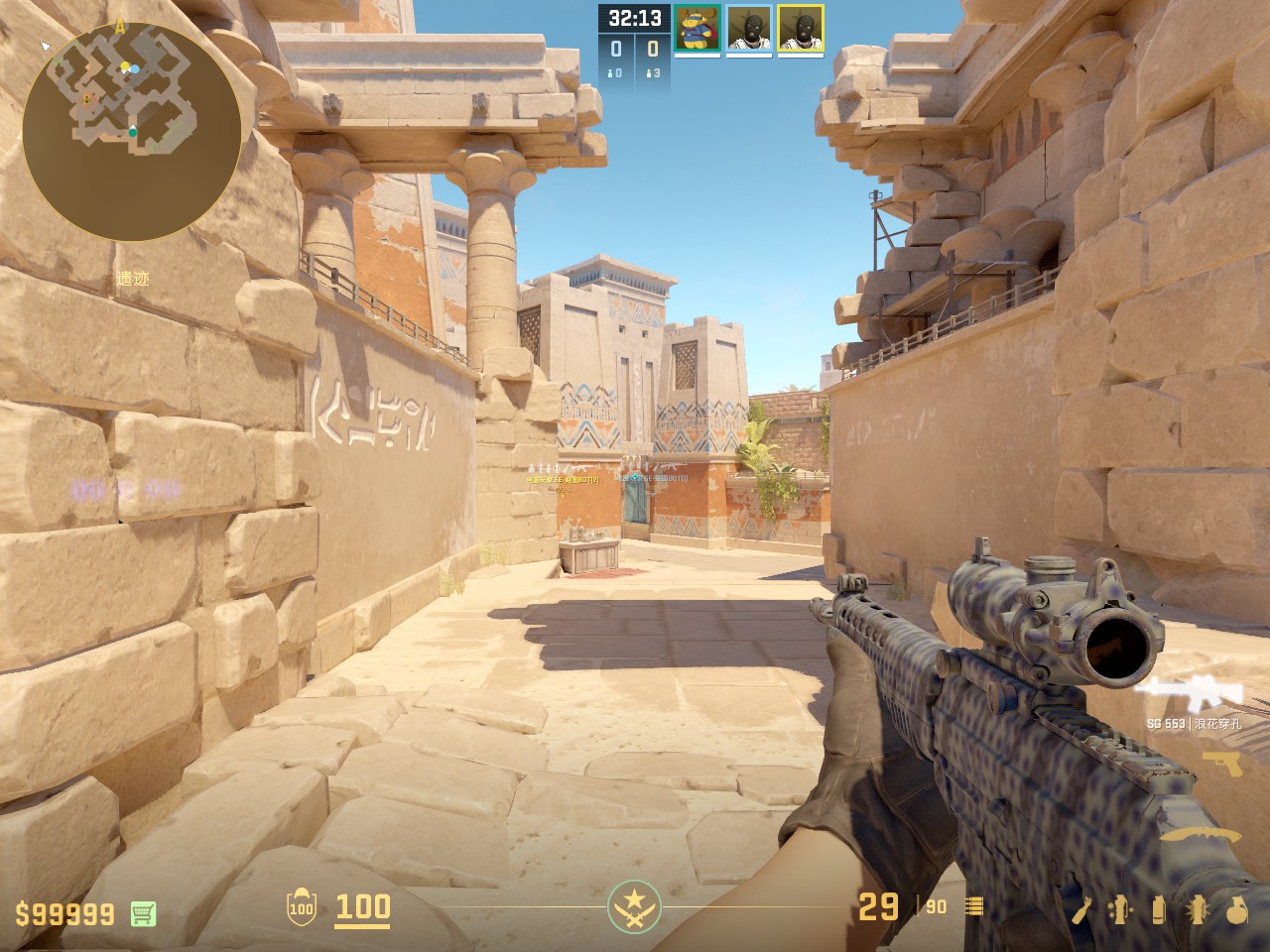Choose the smoke grenade canister icon
Viewport: 1270px width, 952px height.
(x=1158, y=908)
